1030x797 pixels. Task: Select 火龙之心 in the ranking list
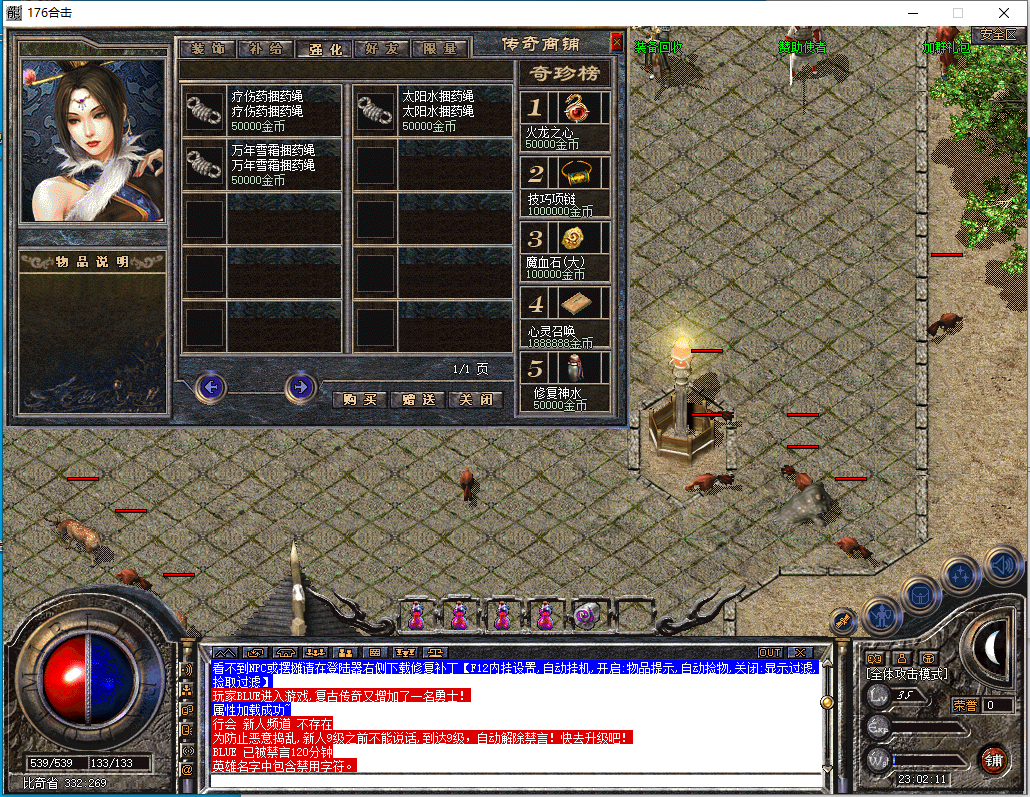tap(566, 120)
